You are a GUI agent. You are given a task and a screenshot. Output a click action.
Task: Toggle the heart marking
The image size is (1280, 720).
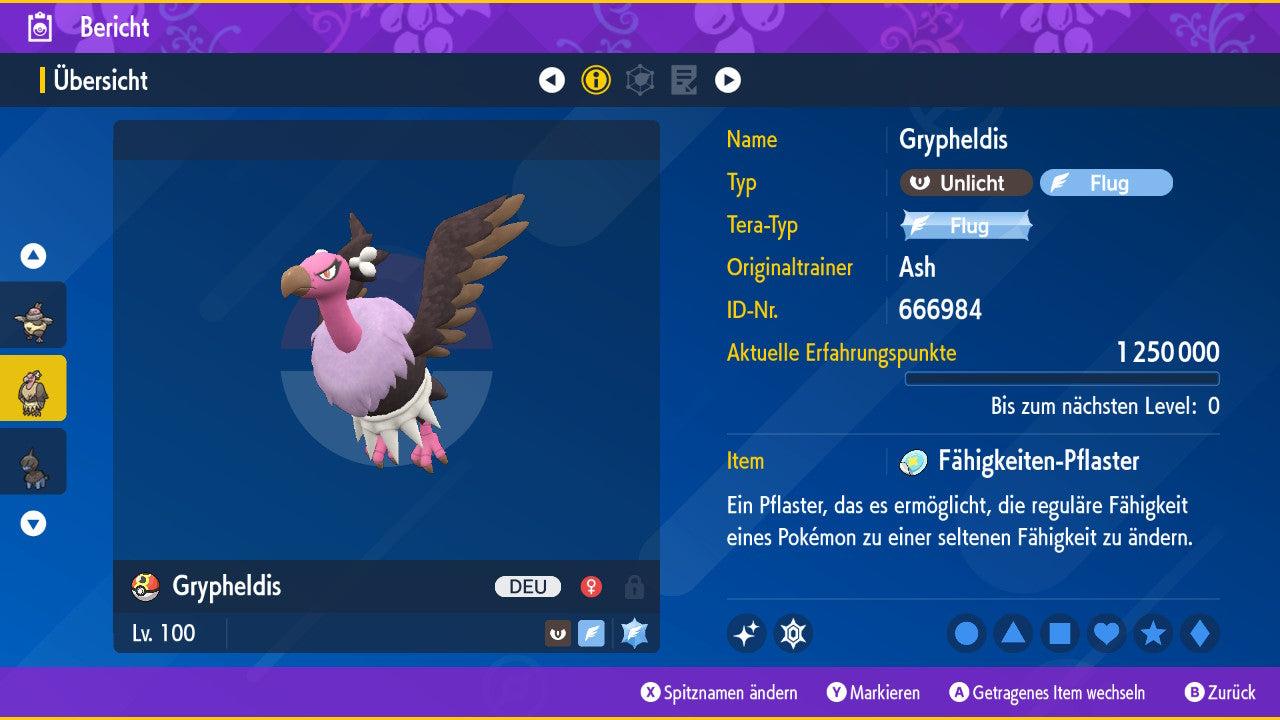click(x=1107, y=633)
